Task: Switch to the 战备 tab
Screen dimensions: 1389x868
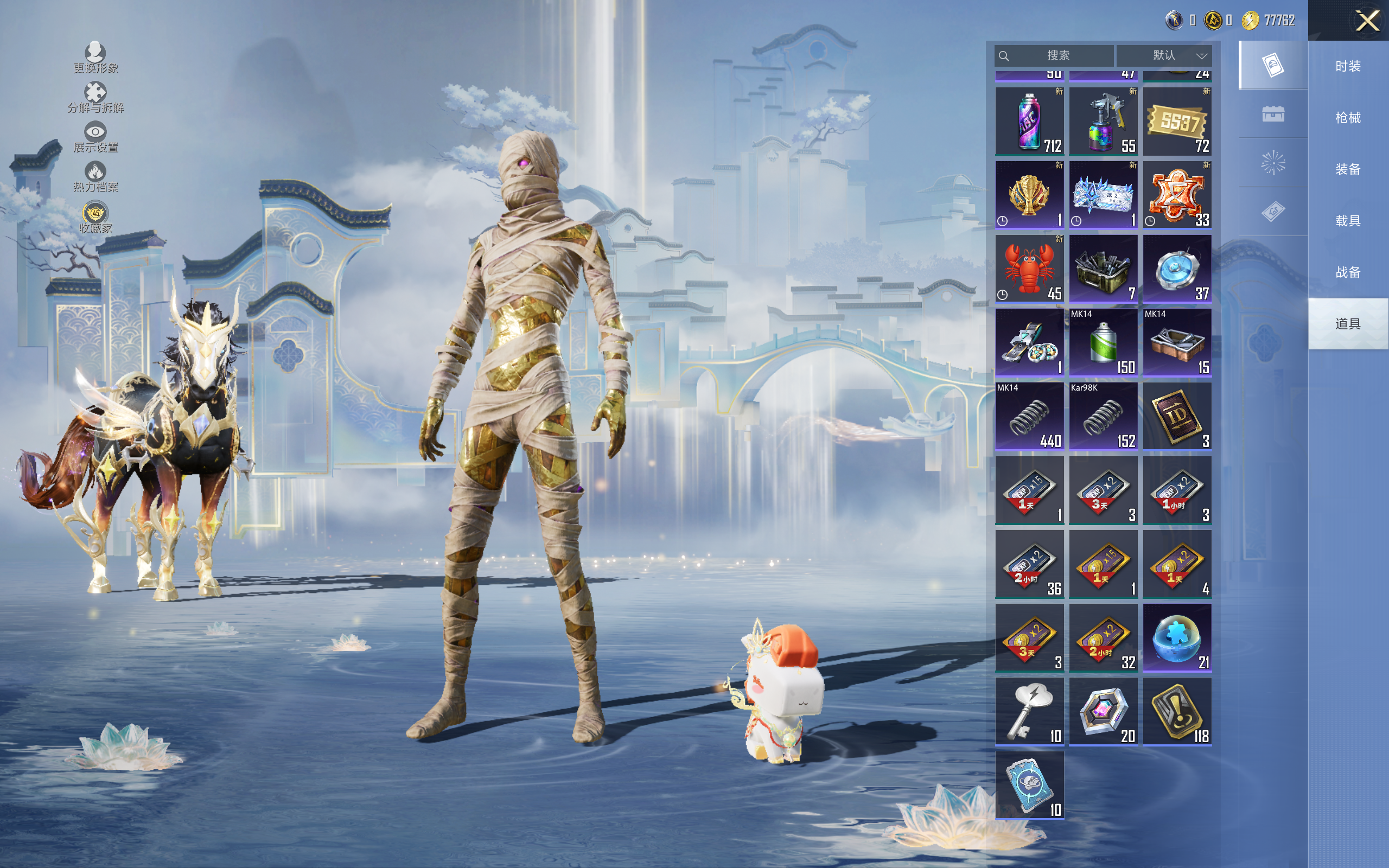Action: [x=1348, y=272]
